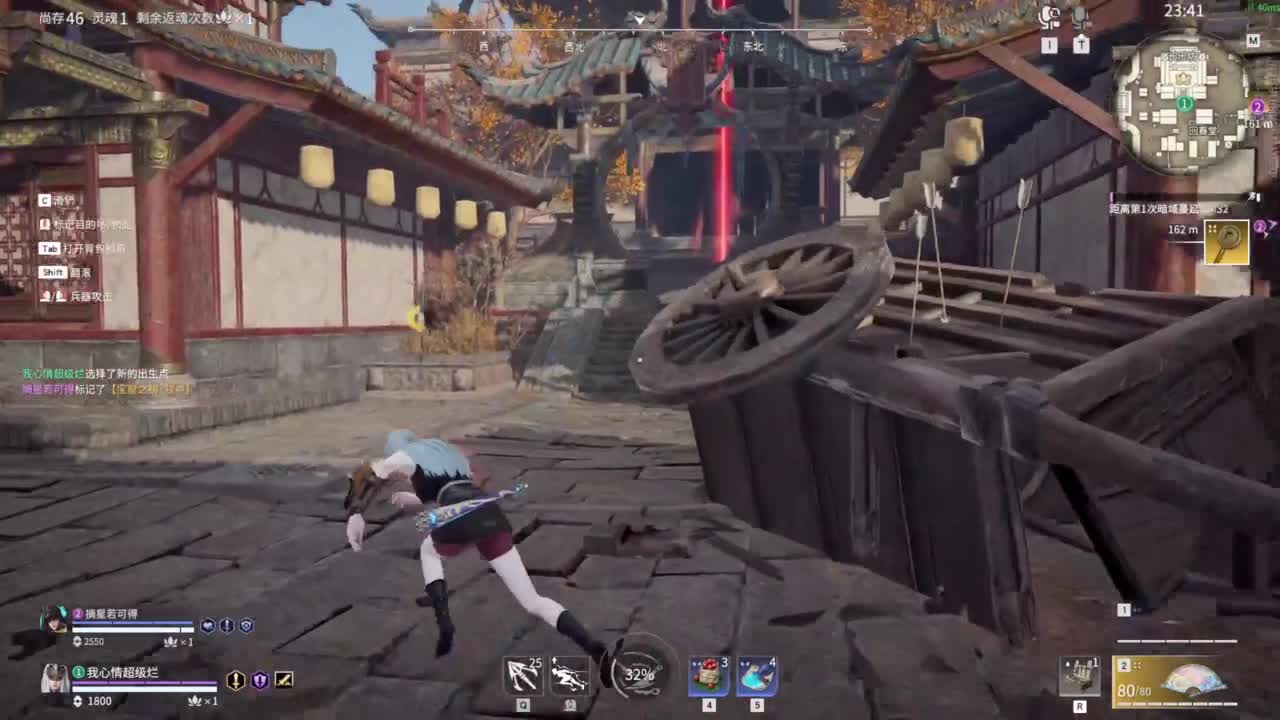Open teammate 摘星若可得's heart buff icon
The width and height of the screenshot is (1280, 720).
pos(208,625)
